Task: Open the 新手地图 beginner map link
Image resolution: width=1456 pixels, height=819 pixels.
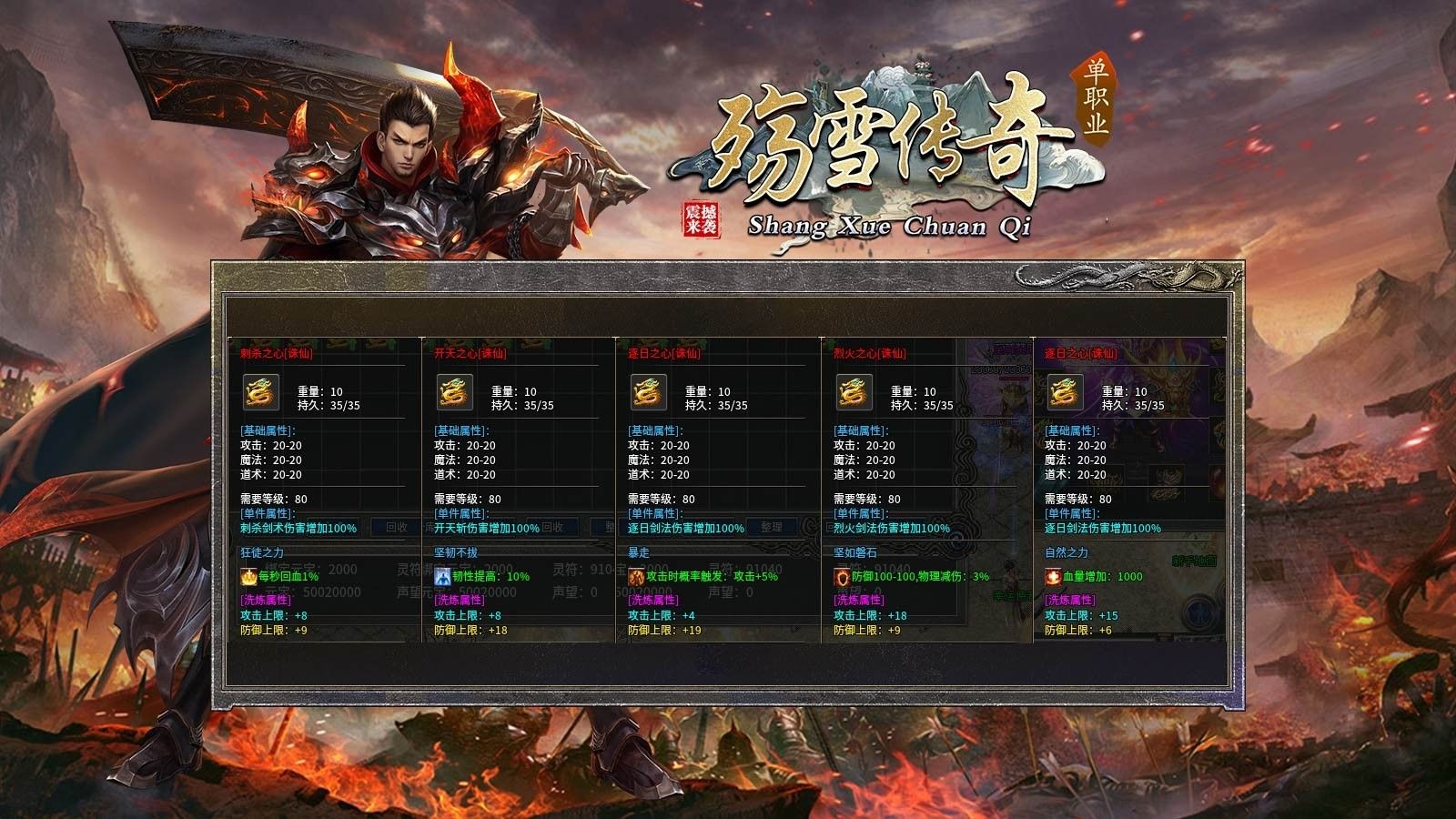Action: pos(1195,561)
